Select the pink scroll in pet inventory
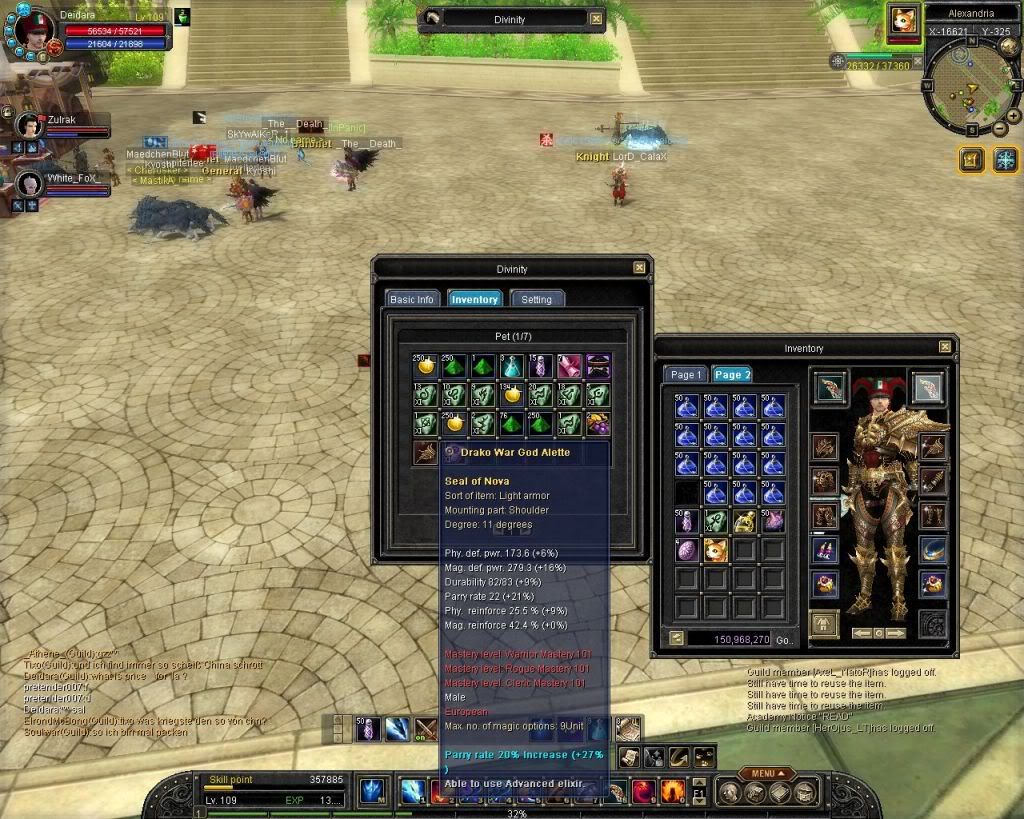The width and height of the screenshot is (1024, 819). [x=569, y=366]
